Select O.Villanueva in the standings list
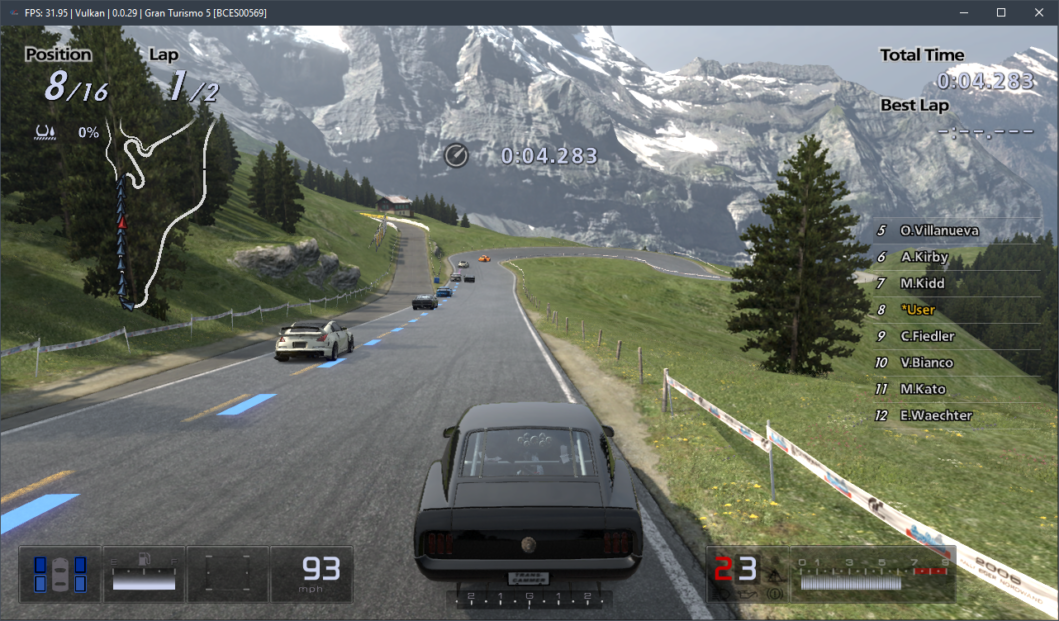1059x621 pixels. tap(938, 231)
